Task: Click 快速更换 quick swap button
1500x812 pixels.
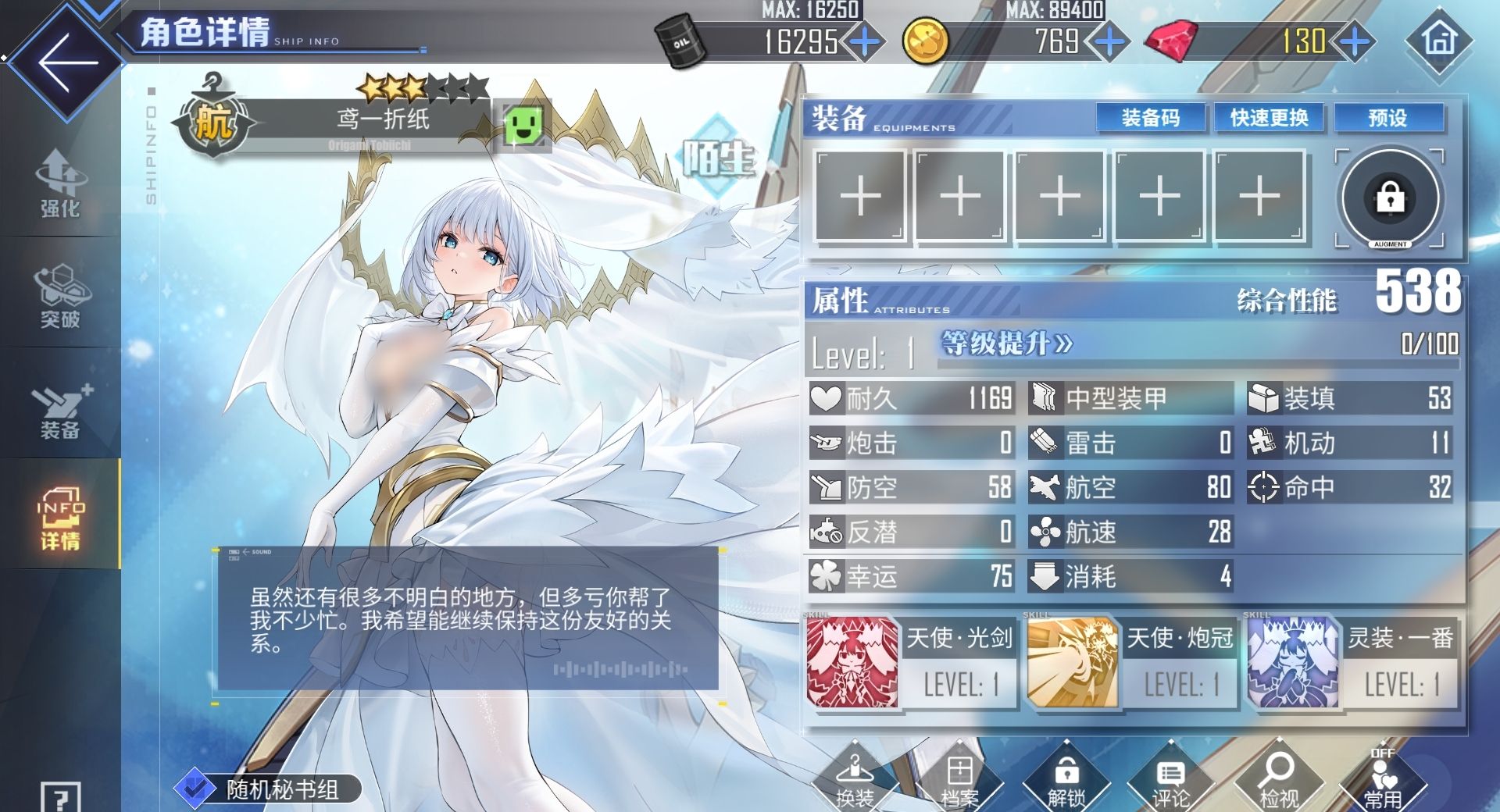Action: click(x=1269, y=118)
